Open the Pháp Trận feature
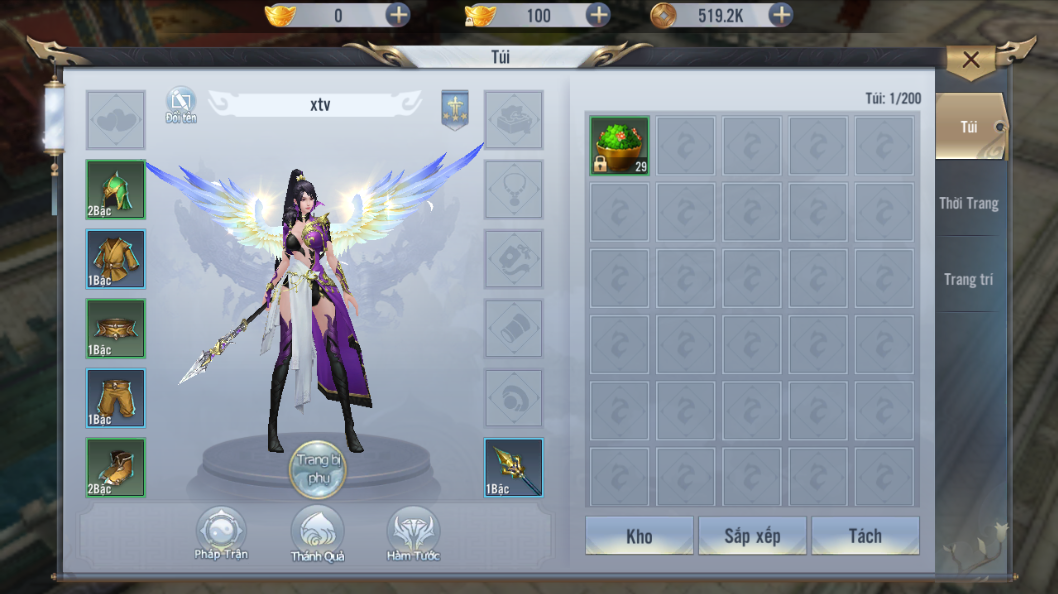This screenshot has height=594, width=1058. pyautogui.click(x=221, y=533)
